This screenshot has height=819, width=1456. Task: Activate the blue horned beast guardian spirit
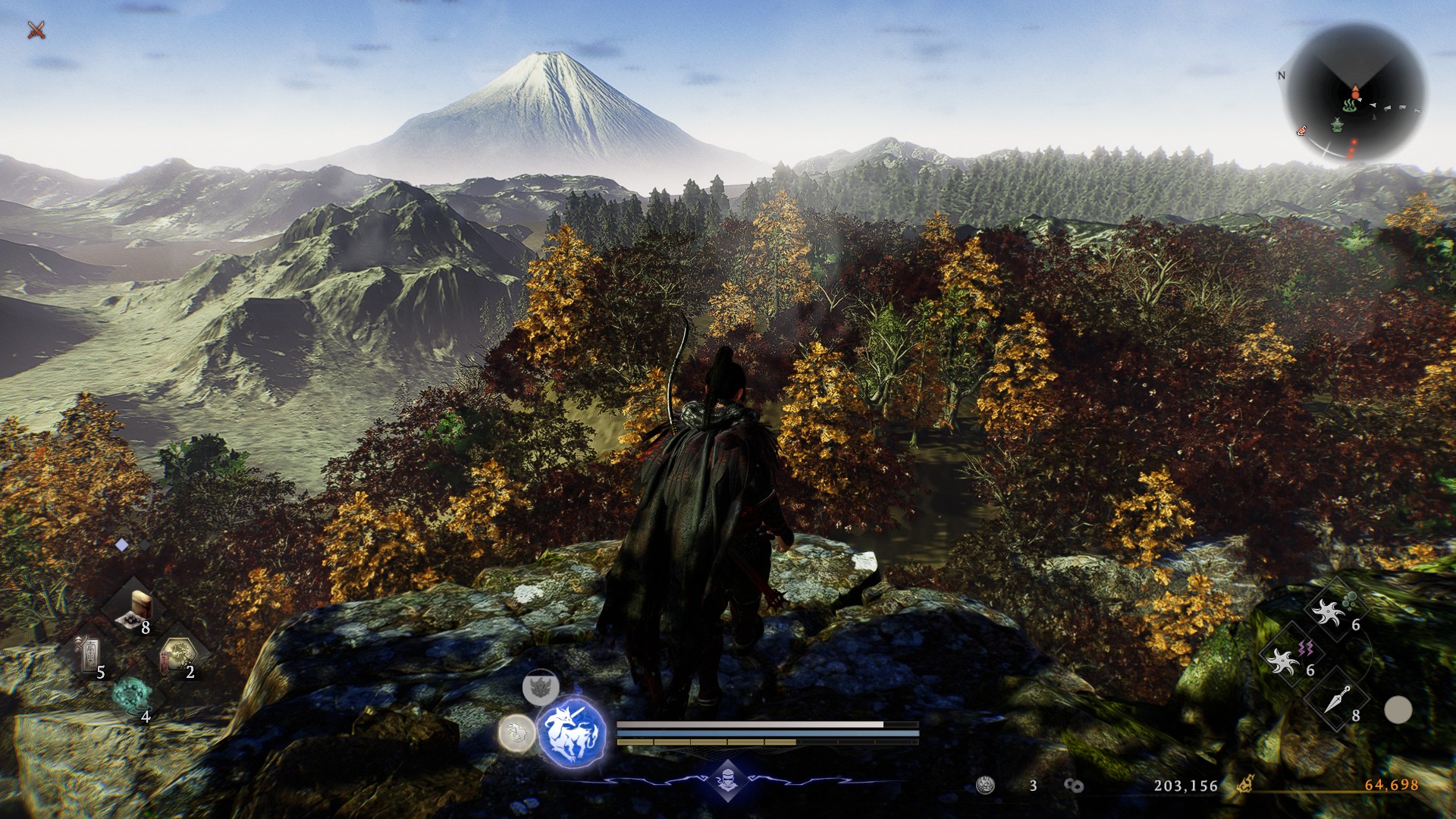571,733
